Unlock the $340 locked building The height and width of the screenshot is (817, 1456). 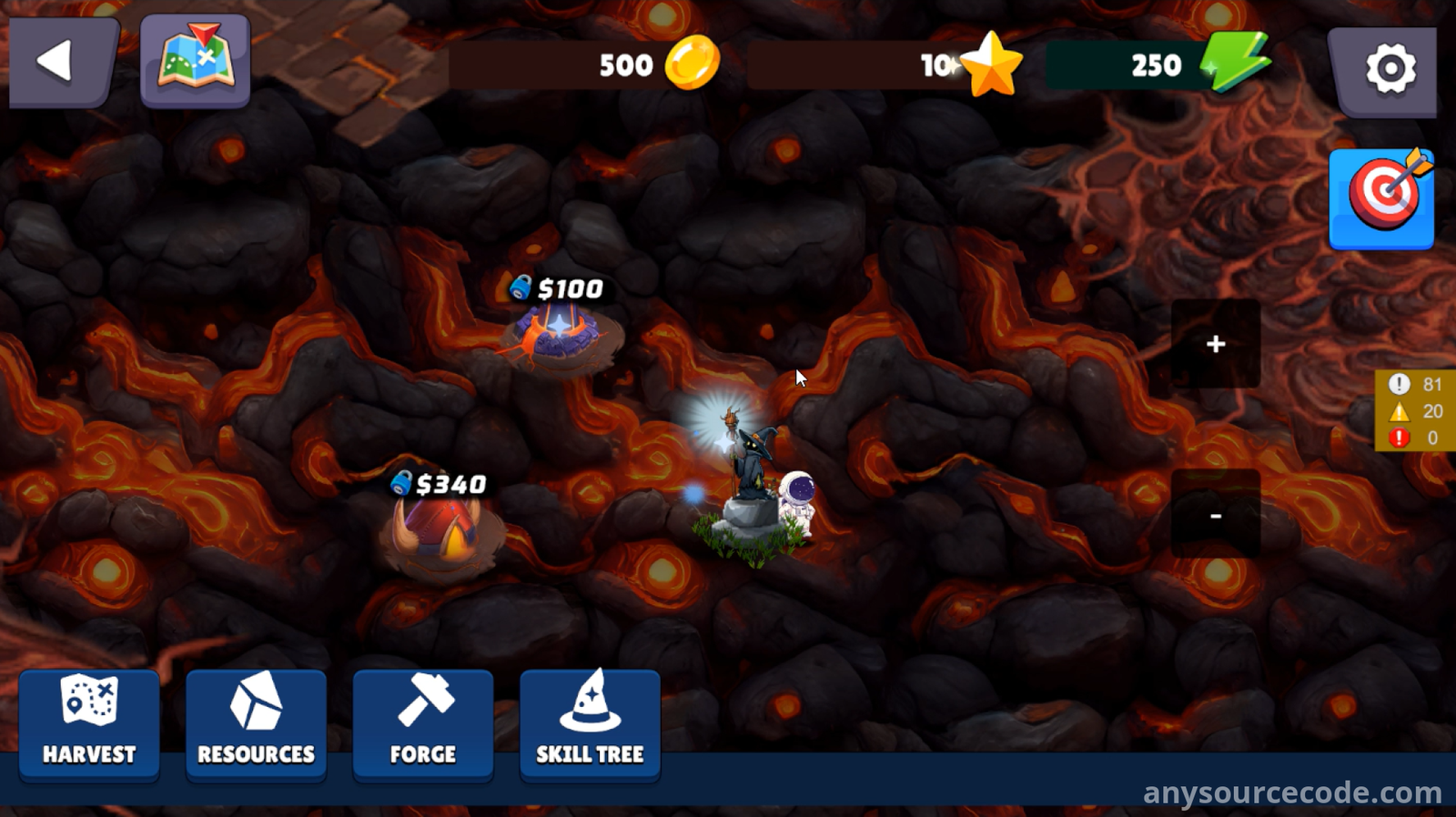coord(440,530)
